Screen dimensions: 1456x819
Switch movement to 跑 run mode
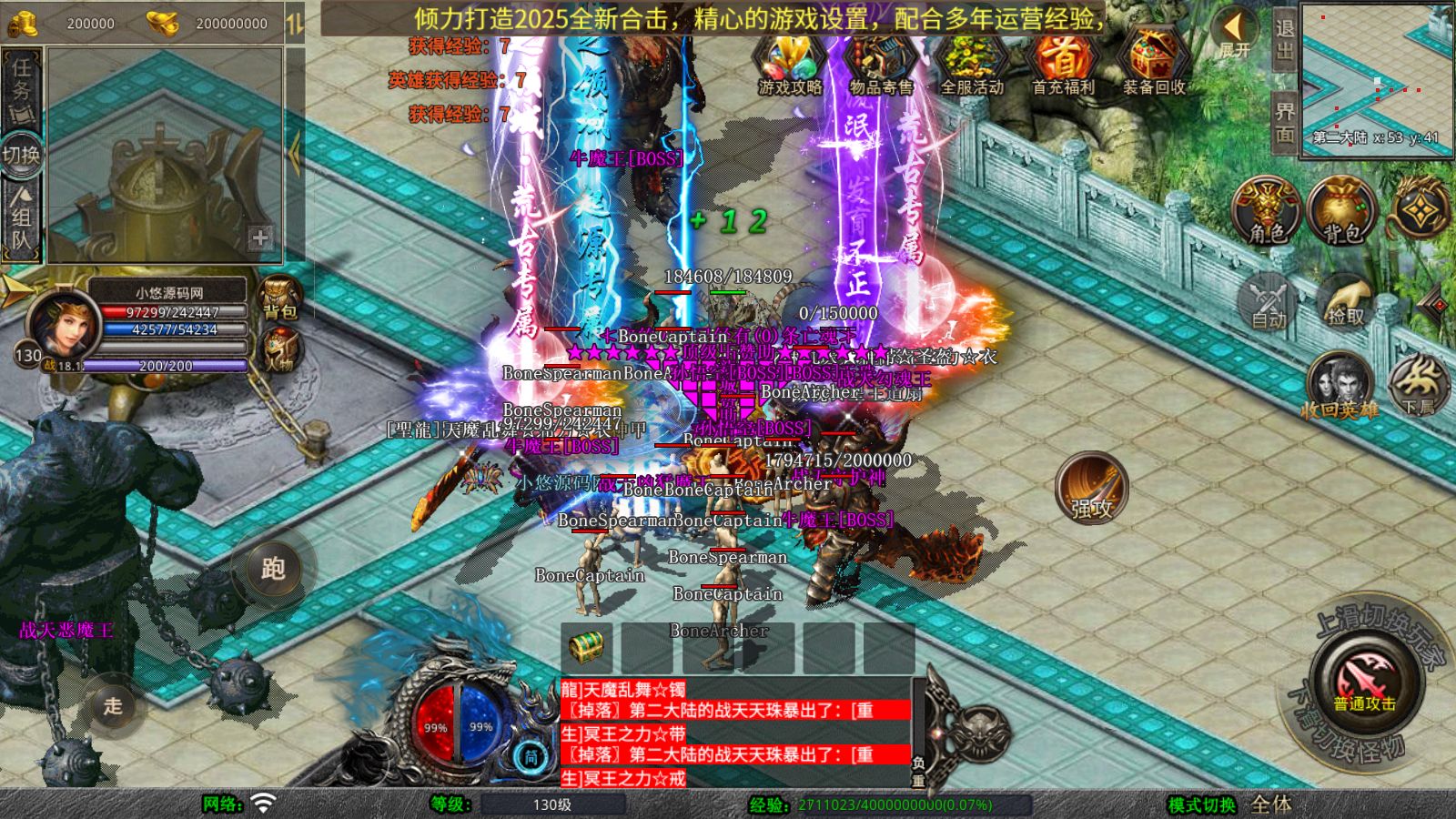pyautogui.click(x=273, y=568)
